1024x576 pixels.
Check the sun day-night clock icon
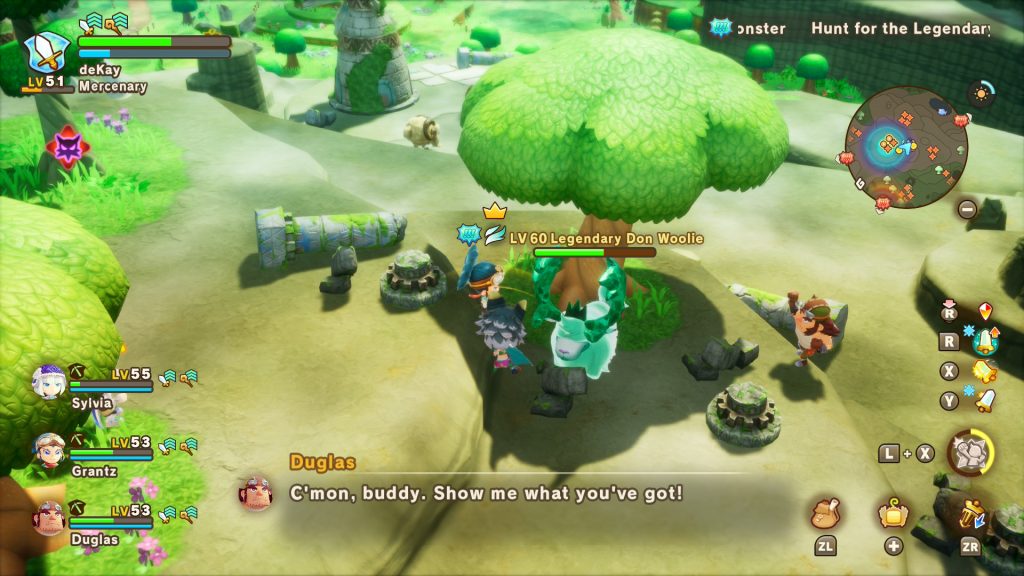[981, 94]
